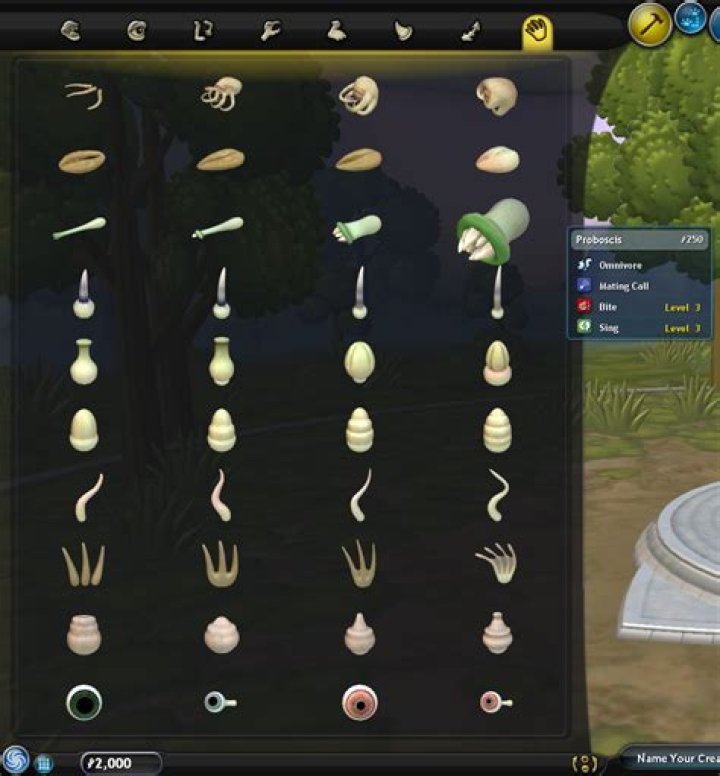This screenshot has width=720, height=776.
Task: Activate the yellow hammer build mode button
Action: point(649,24)
